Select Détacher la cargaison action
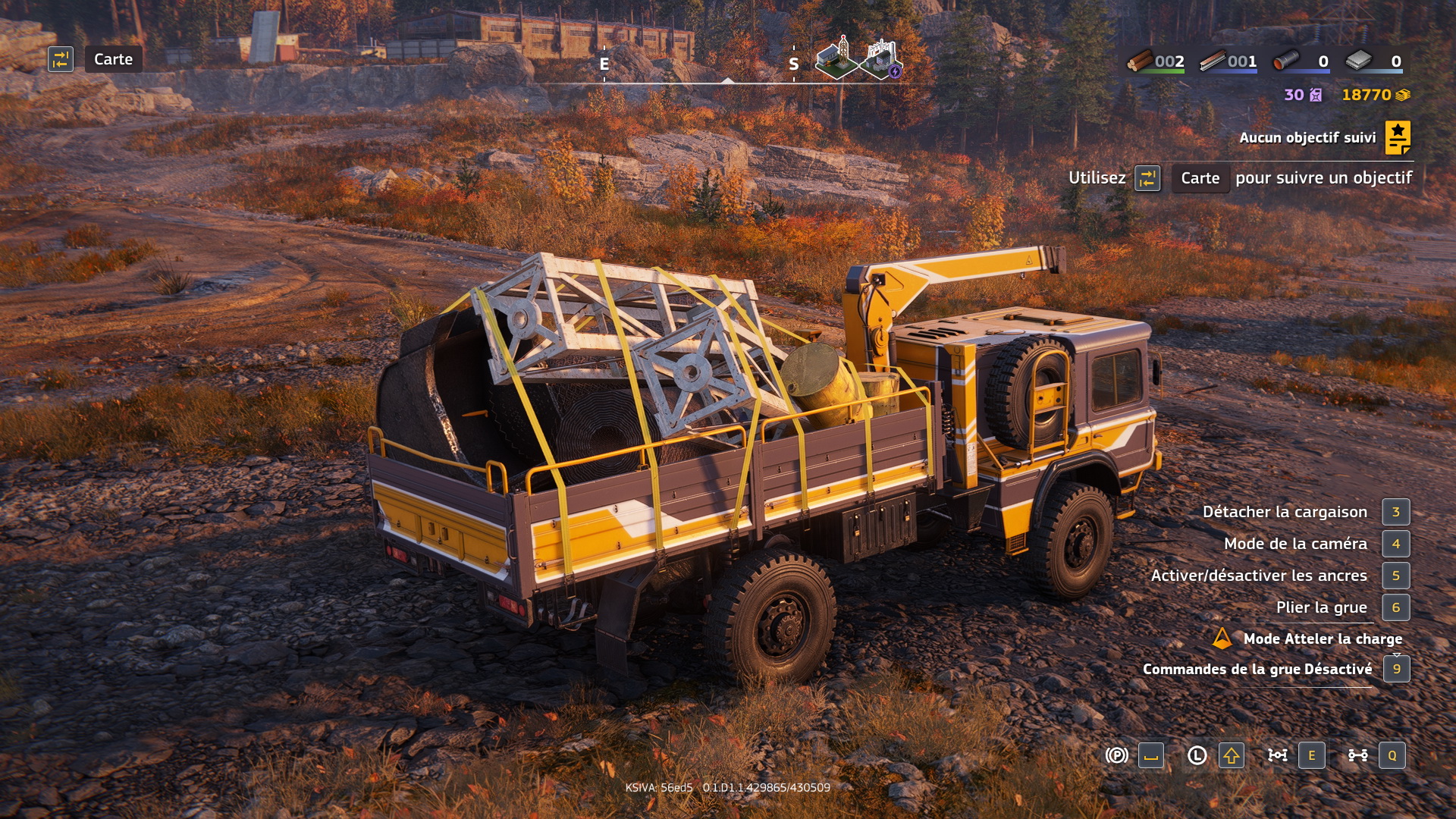 click(x=1285, y=512)
